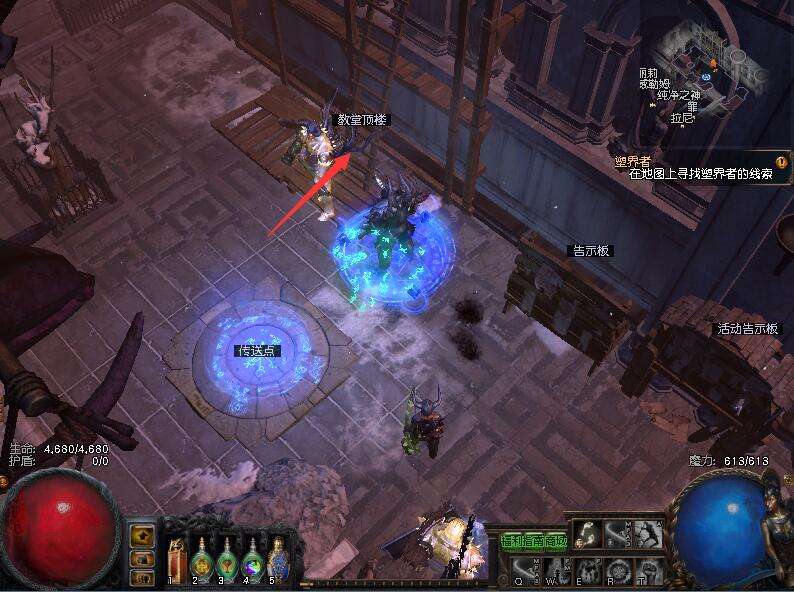Click the 教堂顶楼 area label

pyautogui.click(x=362, y=119)
